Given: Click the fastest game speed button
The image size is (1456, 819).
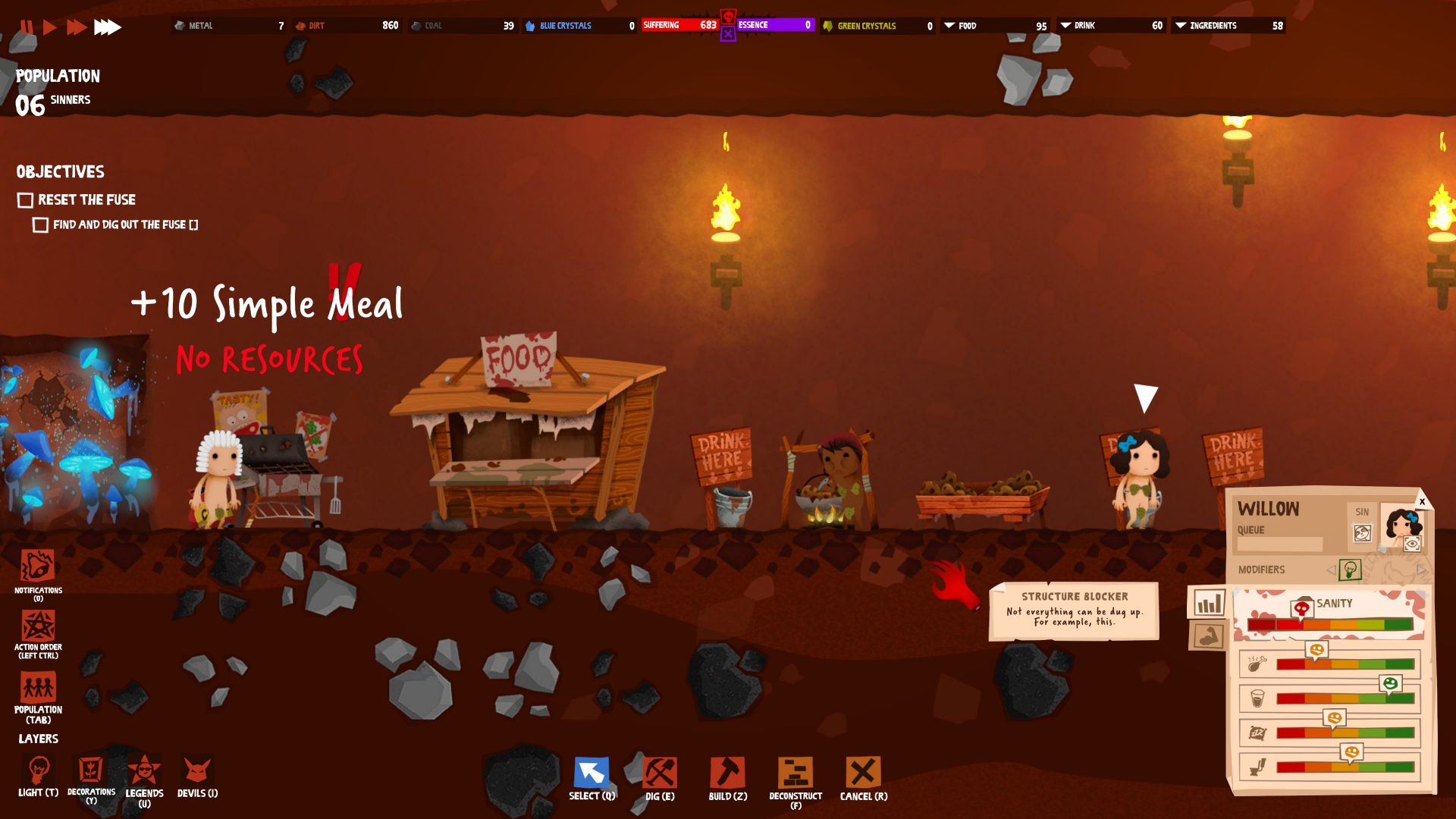Looking at the screenshot, I should tap(105, 27).
